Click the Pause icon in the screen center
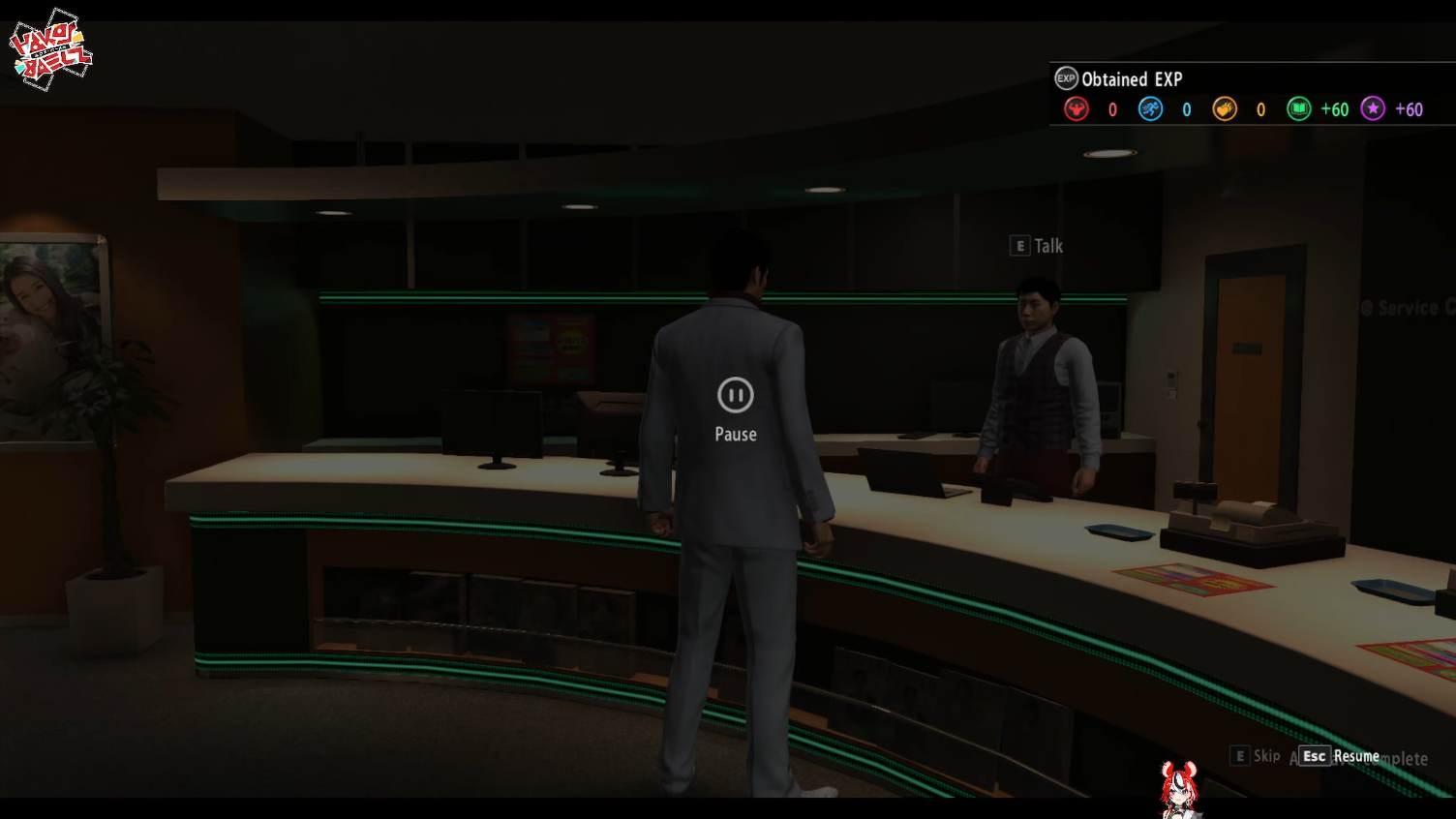This screenshot has width=1456, height=819. (736, 395)
